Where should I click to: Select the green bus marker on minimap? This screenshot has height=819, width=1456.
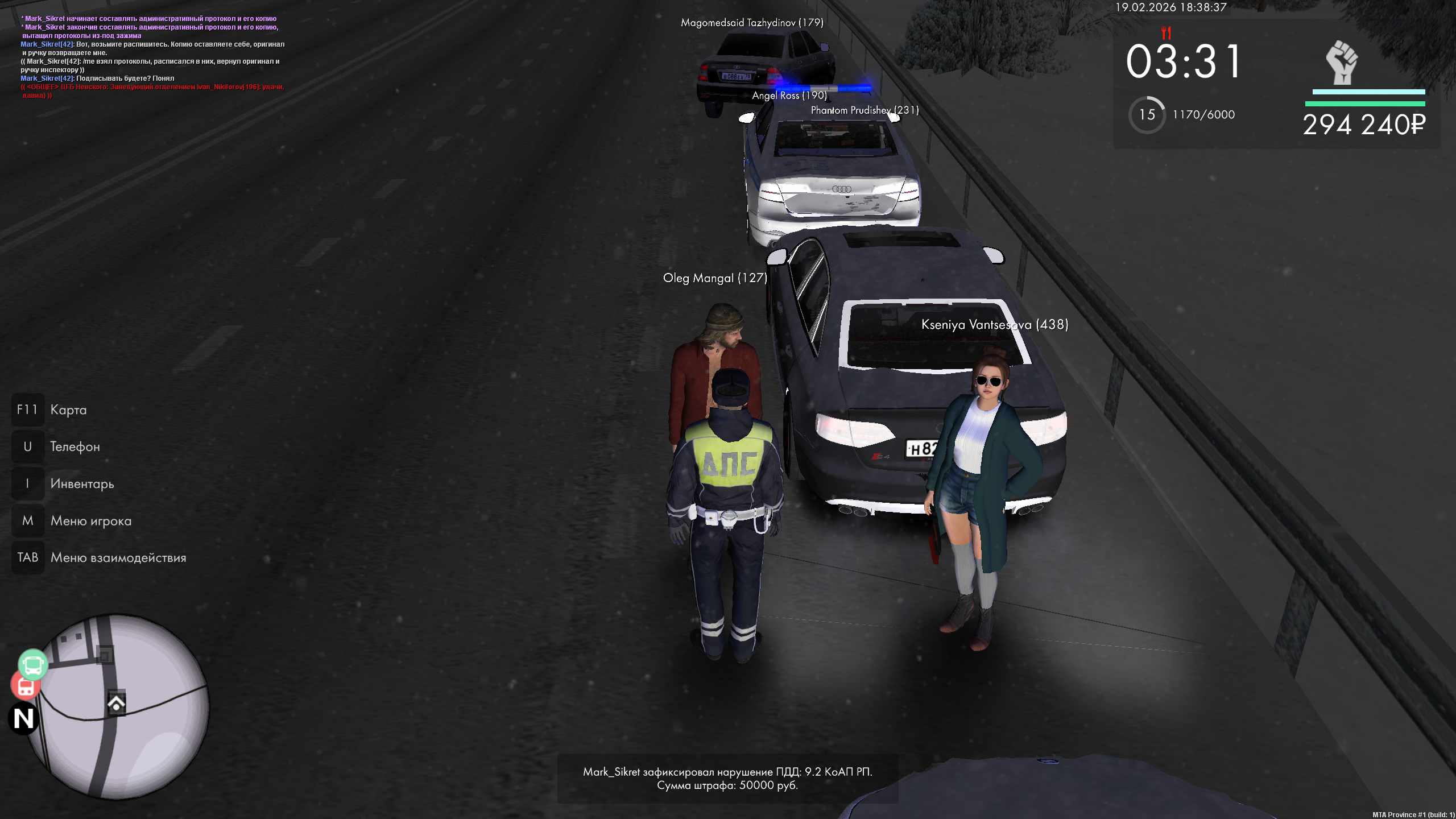pos(32,664)
